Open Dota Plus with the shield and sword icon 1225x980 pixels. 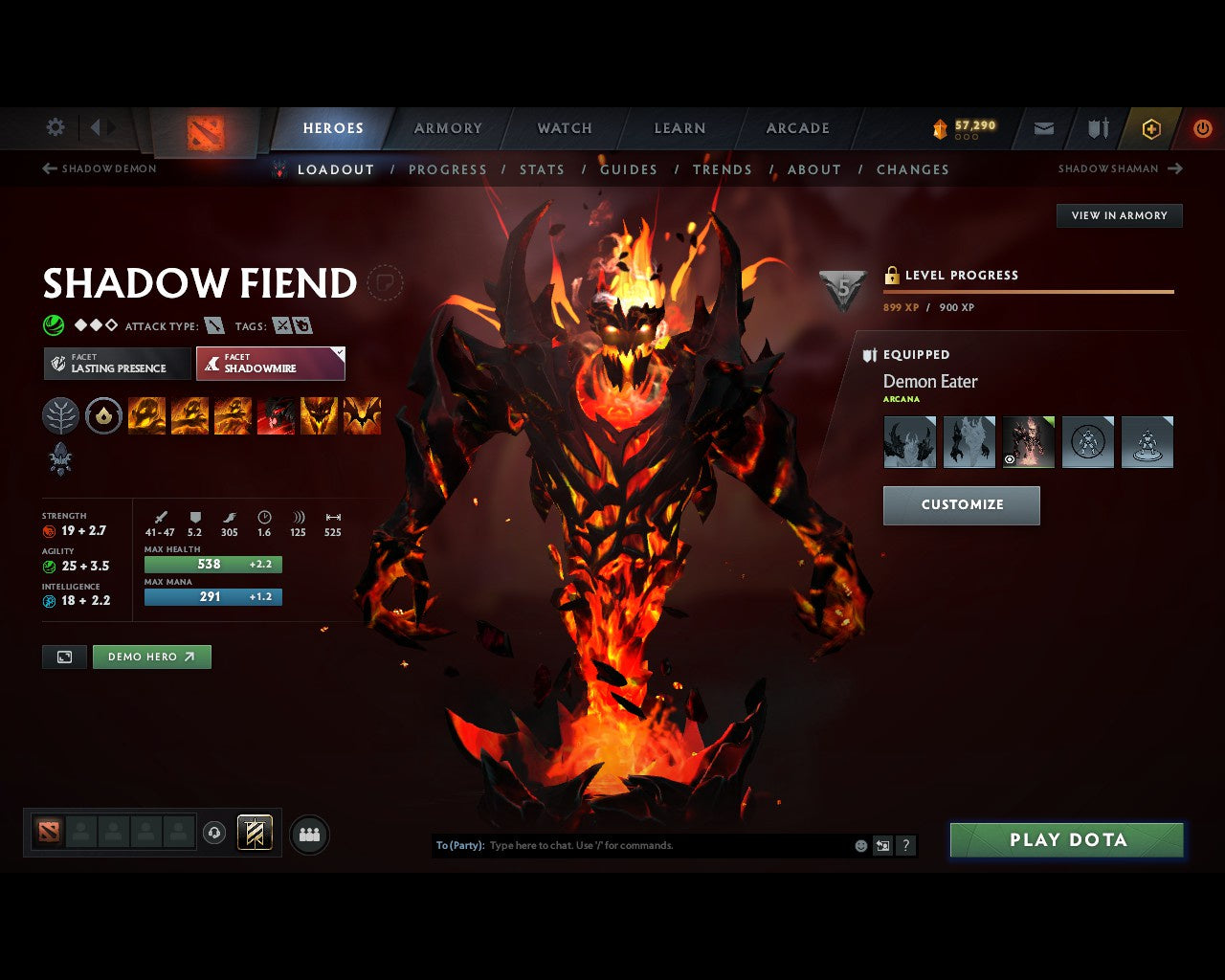point(1097,128)
